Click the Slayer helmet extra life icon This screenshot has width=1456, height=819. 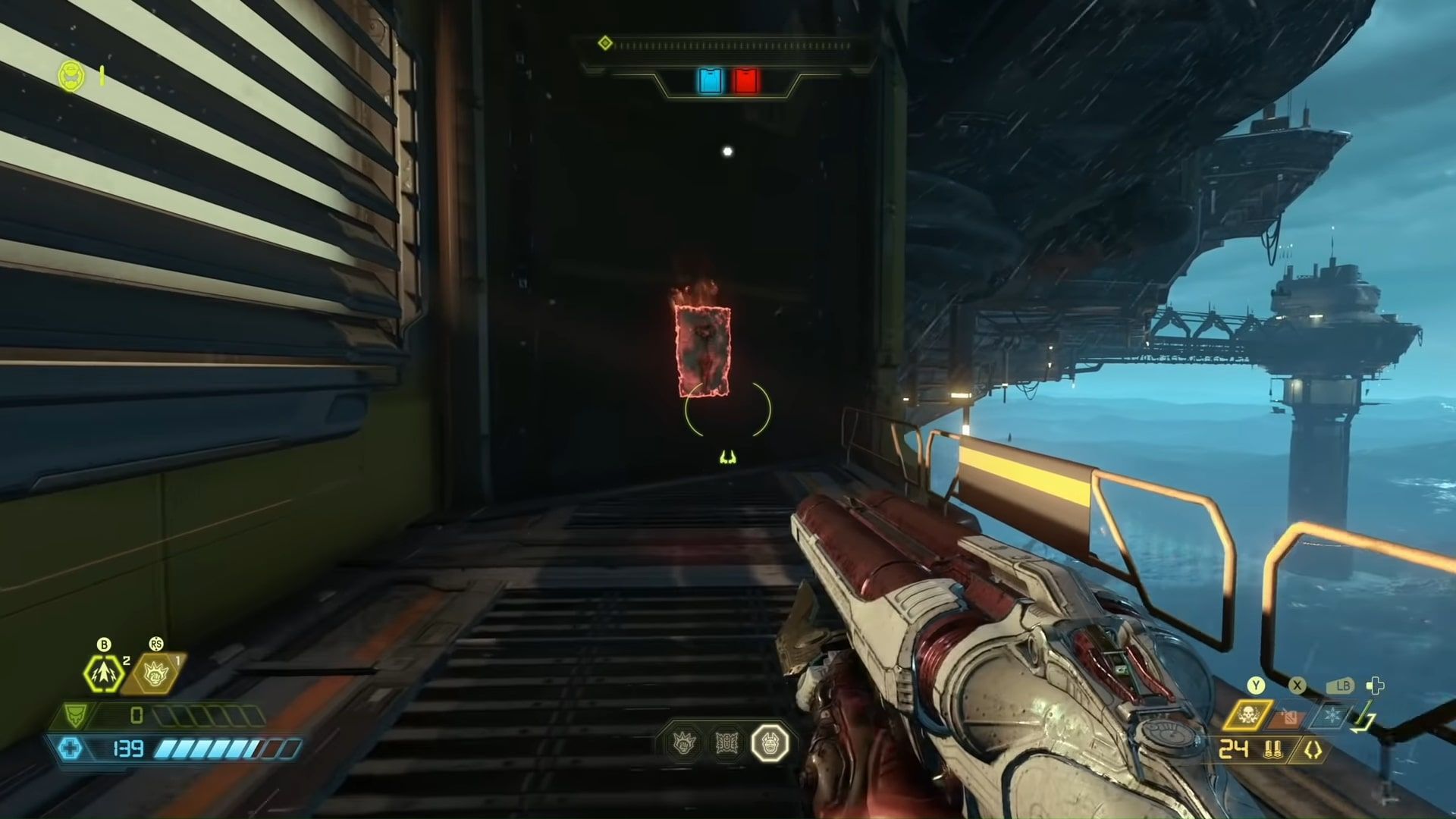click(72, 76)
